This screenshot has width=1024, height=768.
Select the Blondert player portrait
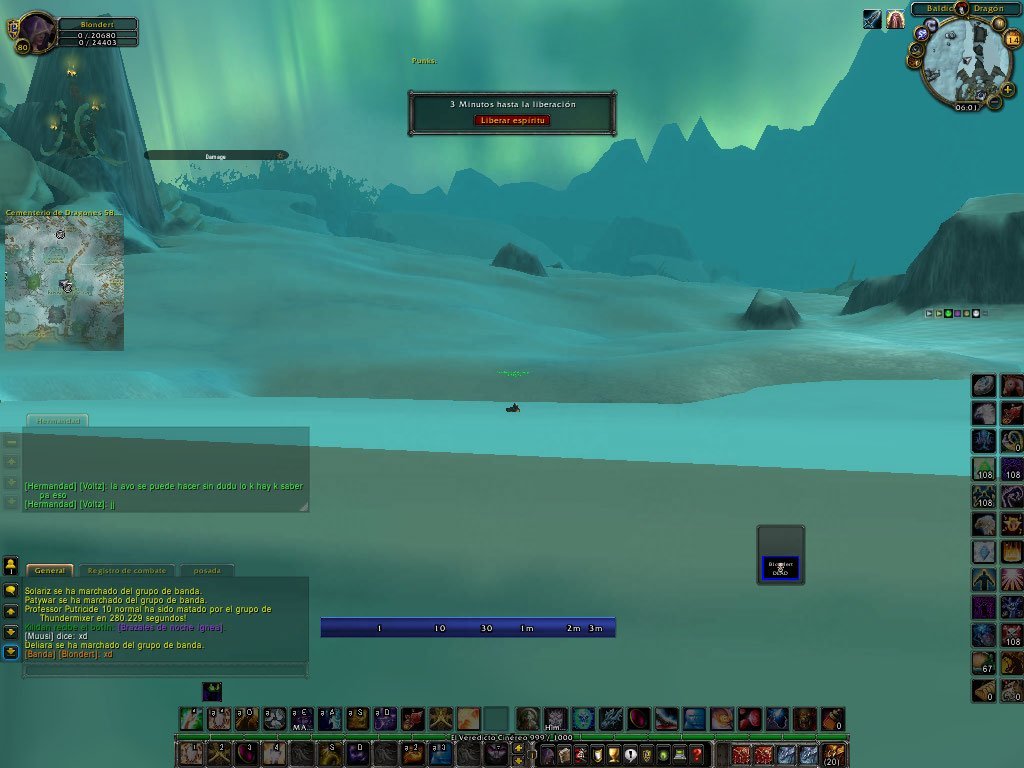pyautogui.click(x=38, y=30)
